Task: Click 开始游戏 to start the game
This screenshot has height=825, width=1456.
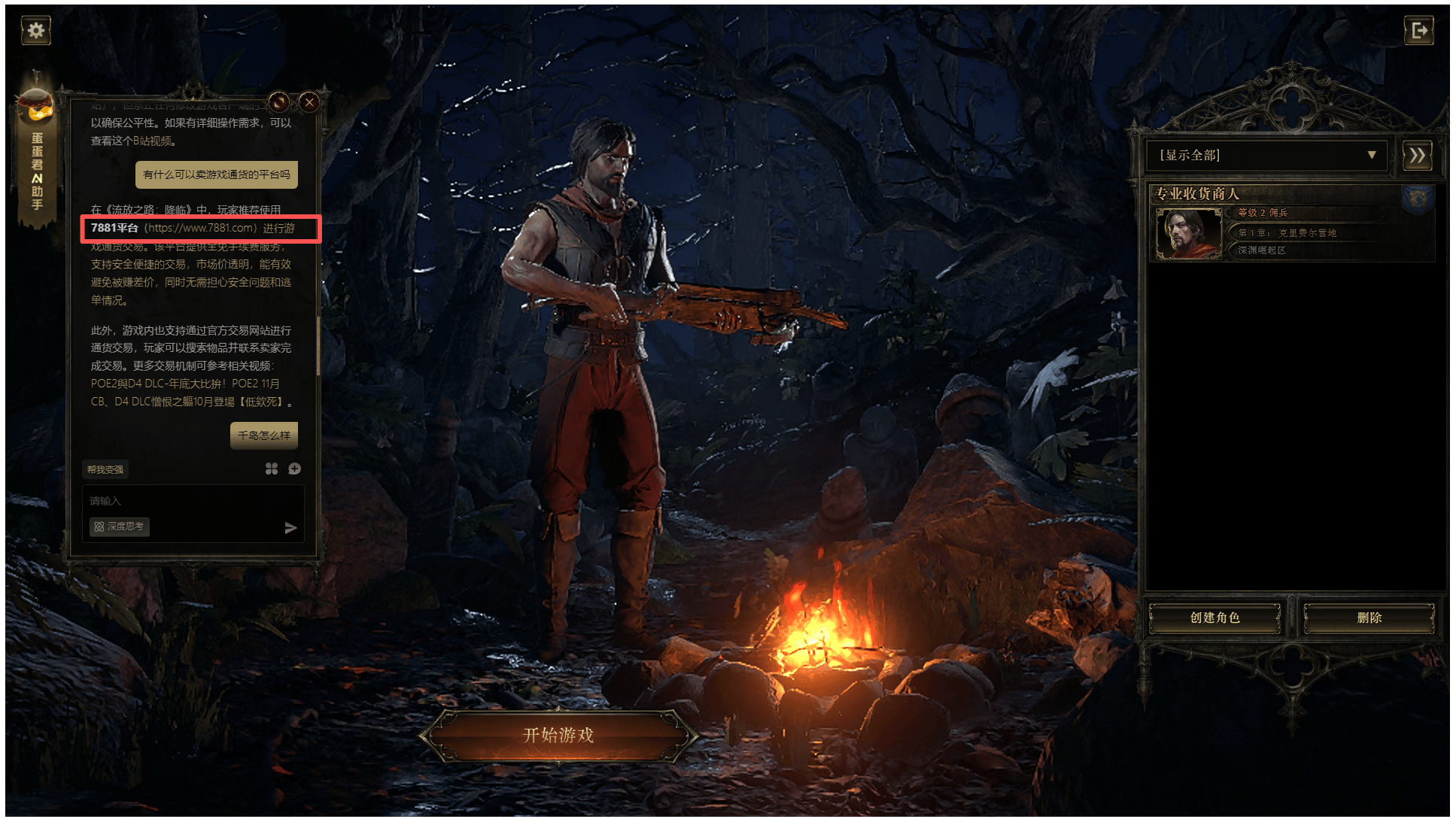Action: point(558,736)
